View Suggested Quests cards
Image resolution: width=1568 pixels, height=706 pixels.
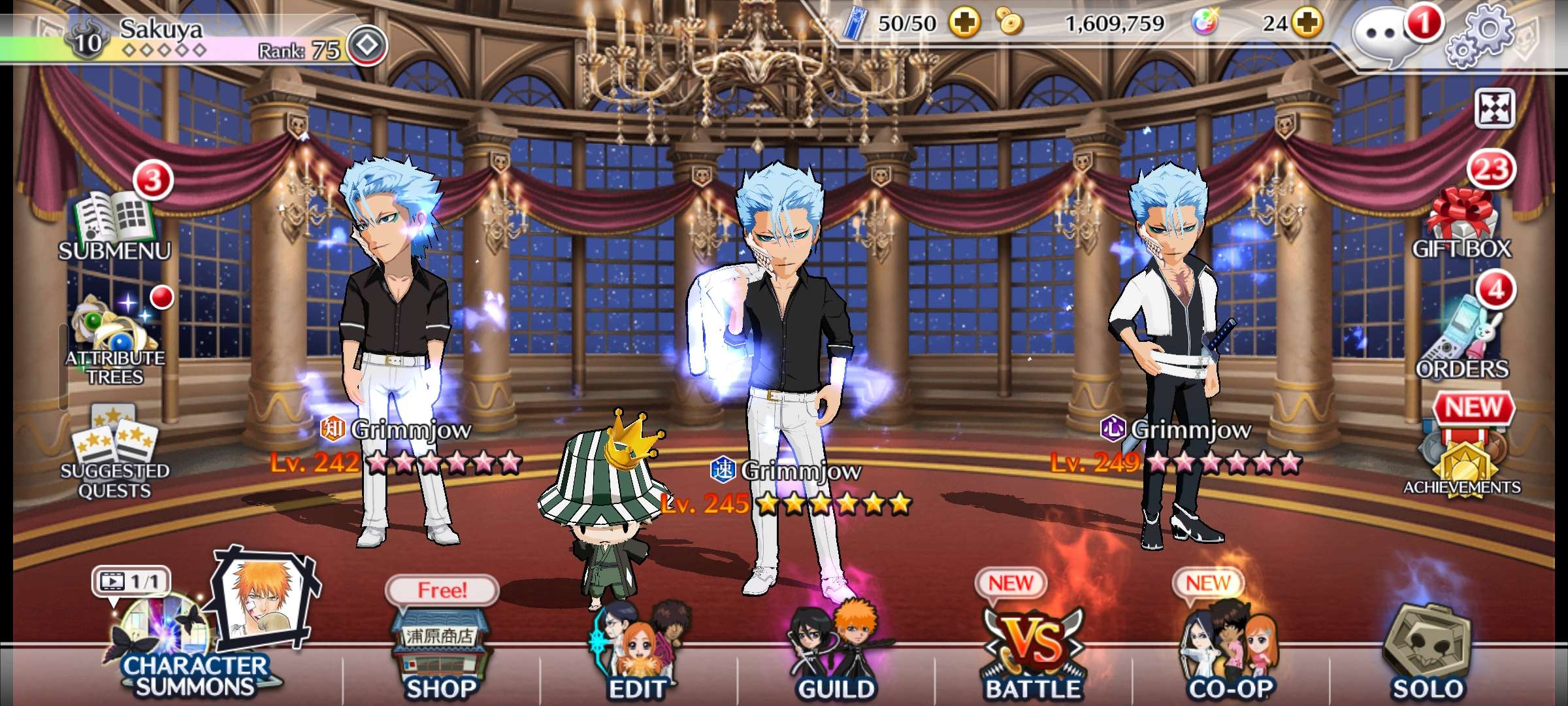(115, 451)
